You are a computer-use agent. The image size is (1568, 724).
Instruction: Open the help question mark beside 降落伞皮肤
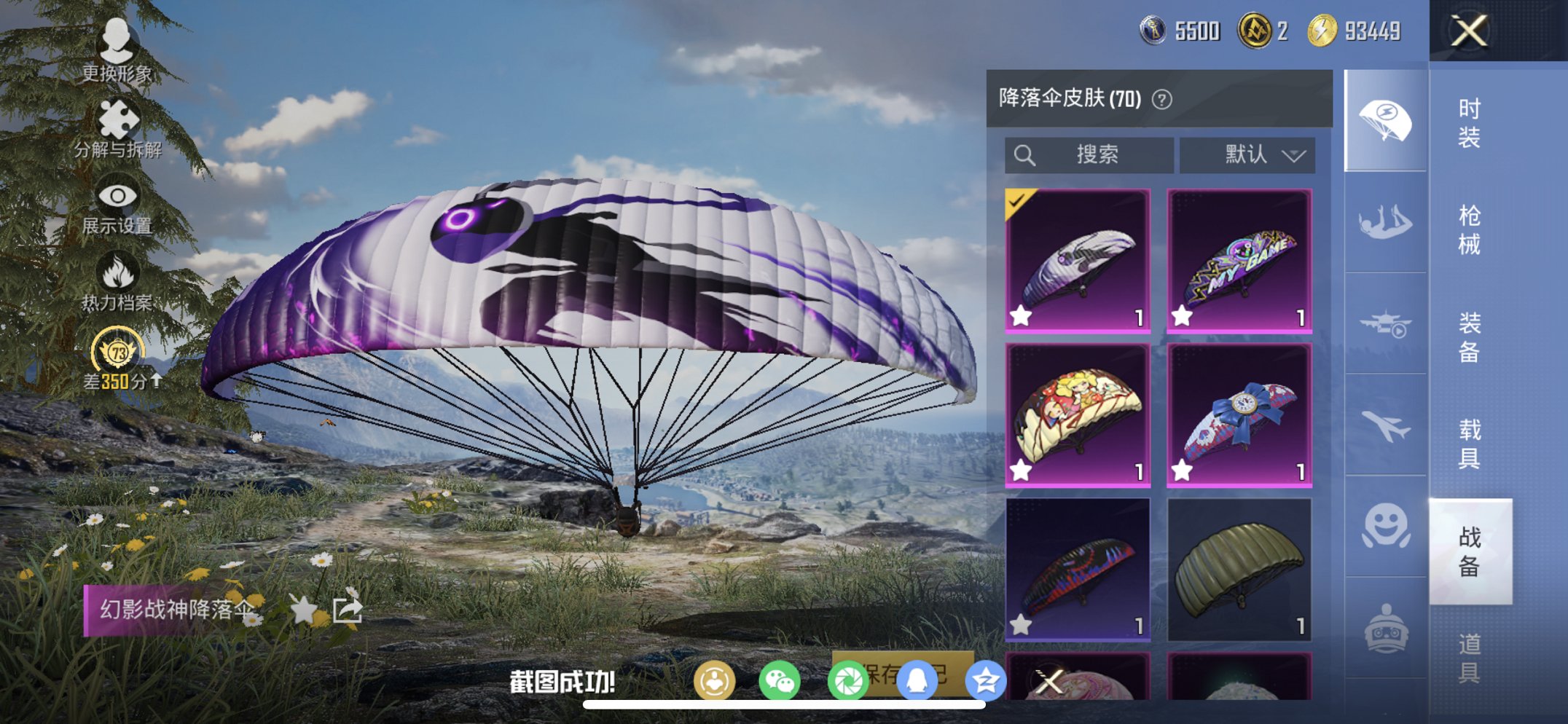[1160, 100]
